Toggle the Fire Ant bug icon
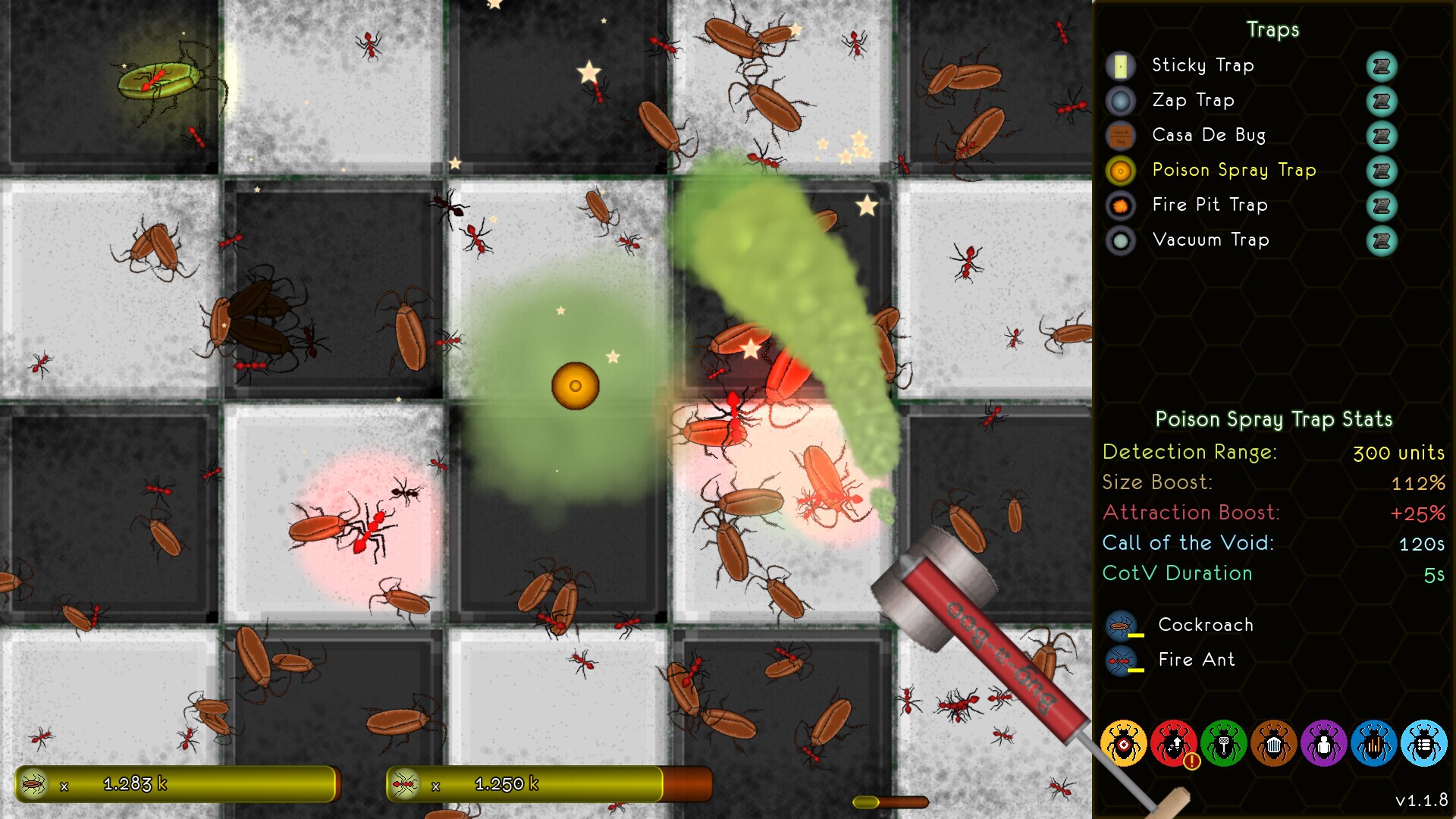 point(1121,661)
